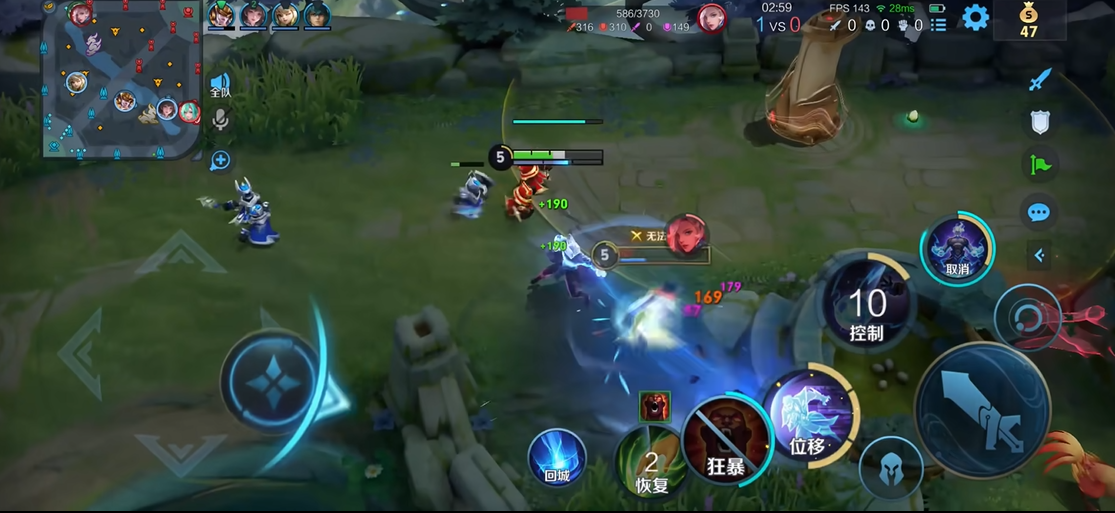Viewport: 1115px width, 513px height.
Task: Click the blue plus icon under microphone
Action: 220,160
